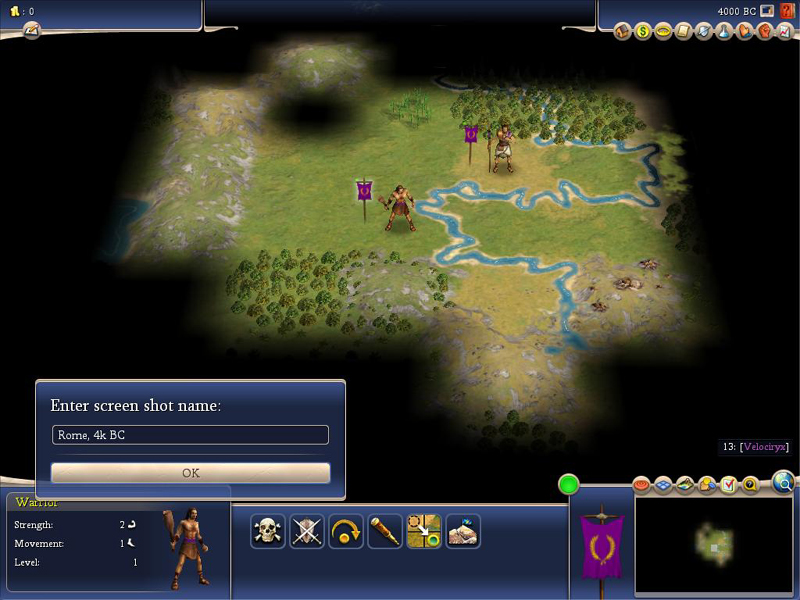Click the minimap
800x600 pixels.
pos(714,543)
